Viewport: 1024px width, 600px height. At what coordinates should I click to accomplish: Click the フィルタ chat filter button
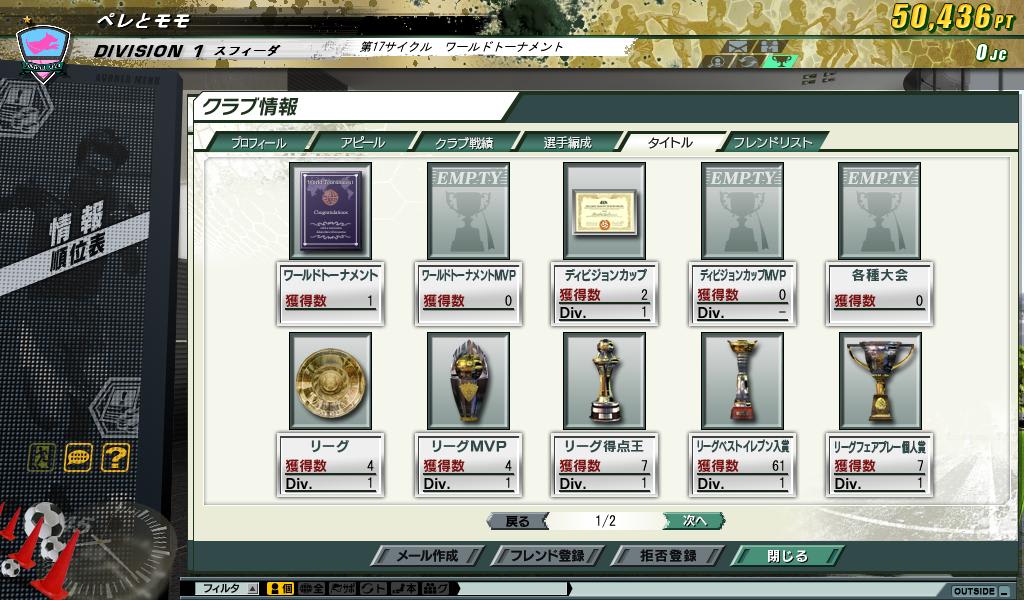[221, 589]
